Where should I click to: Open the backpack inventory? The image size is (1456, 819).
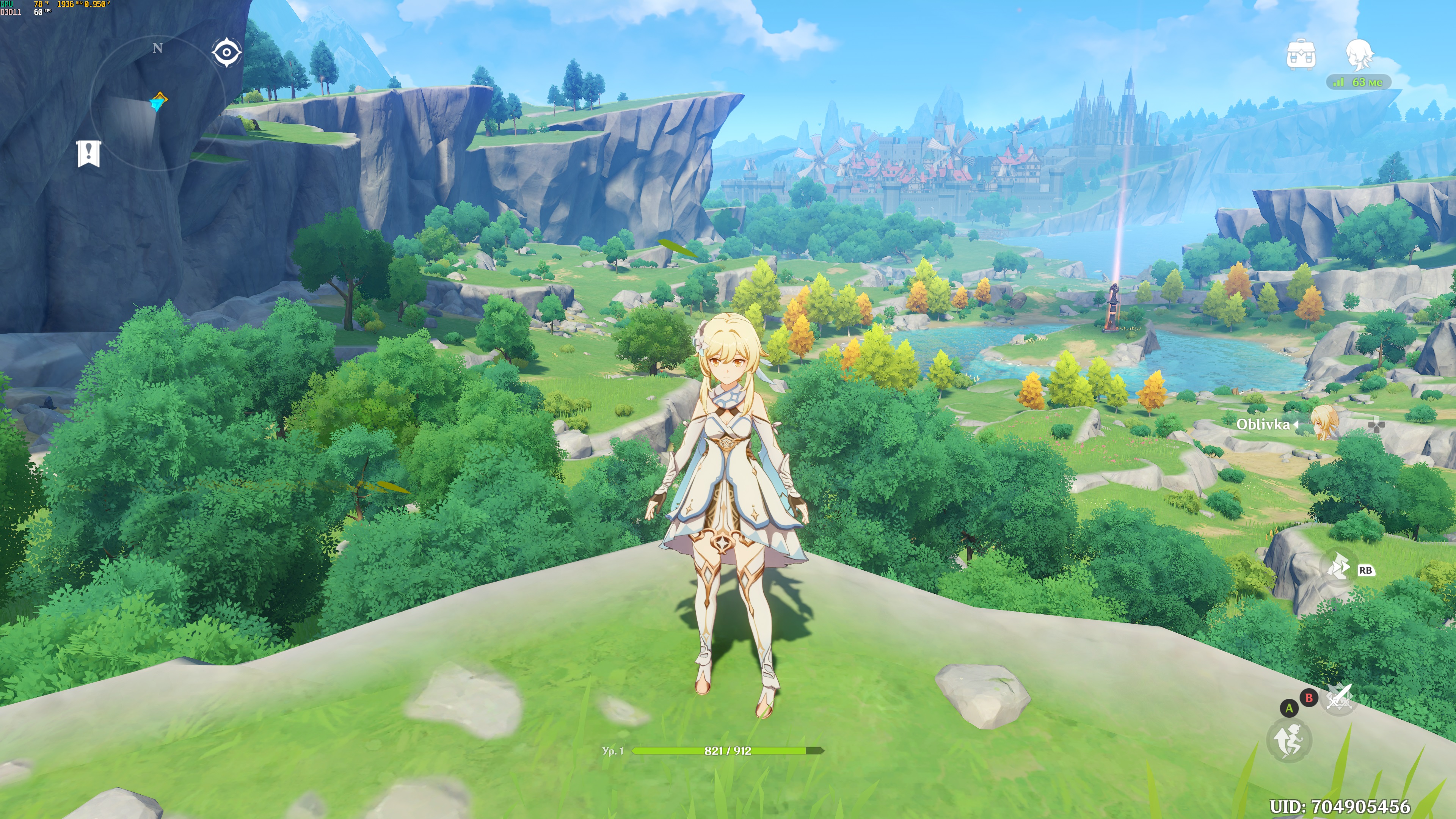(x=1301, y=55)
